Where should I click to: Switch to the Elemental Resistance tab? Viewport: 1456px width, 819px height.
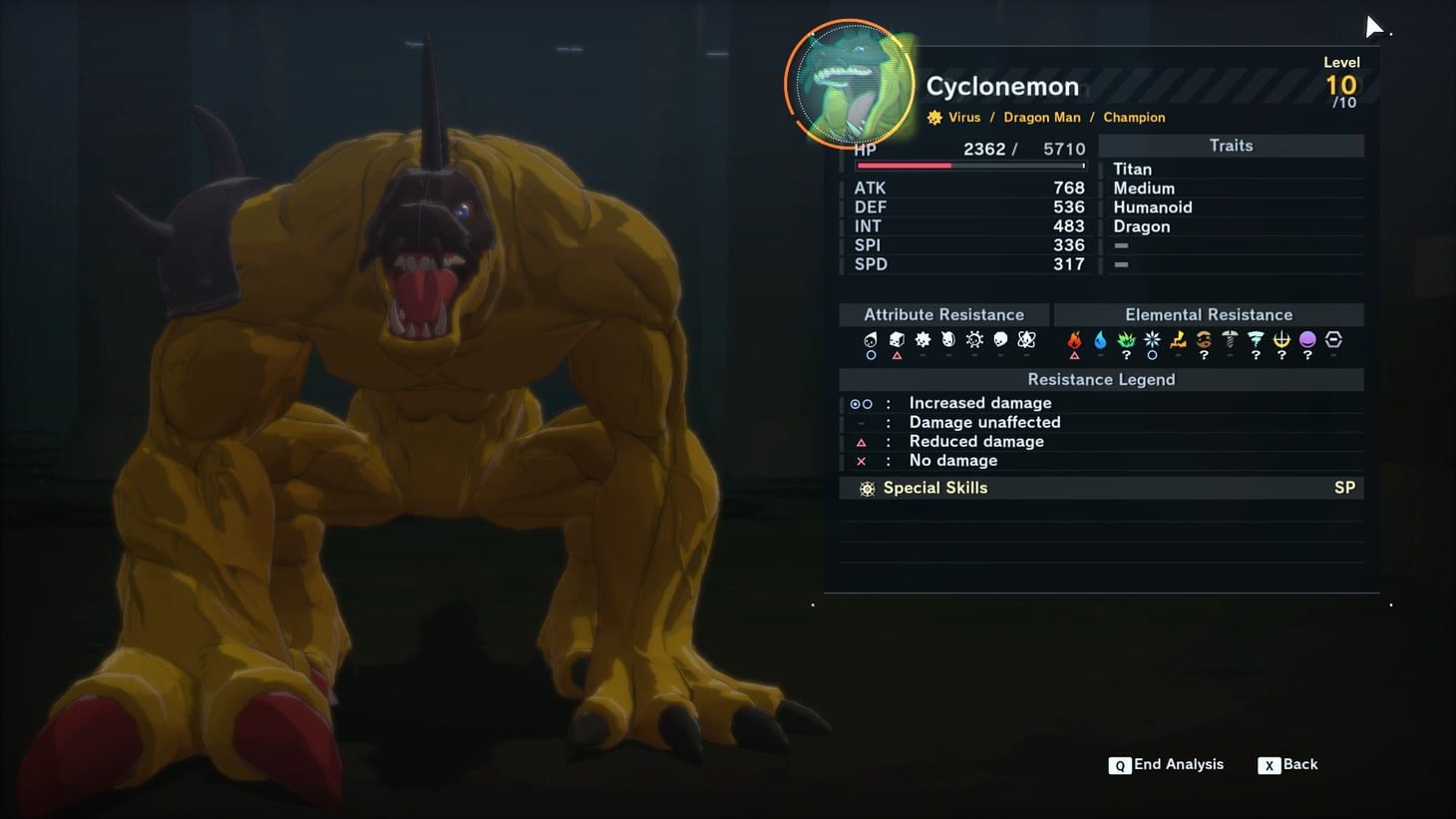(1209, 314)
